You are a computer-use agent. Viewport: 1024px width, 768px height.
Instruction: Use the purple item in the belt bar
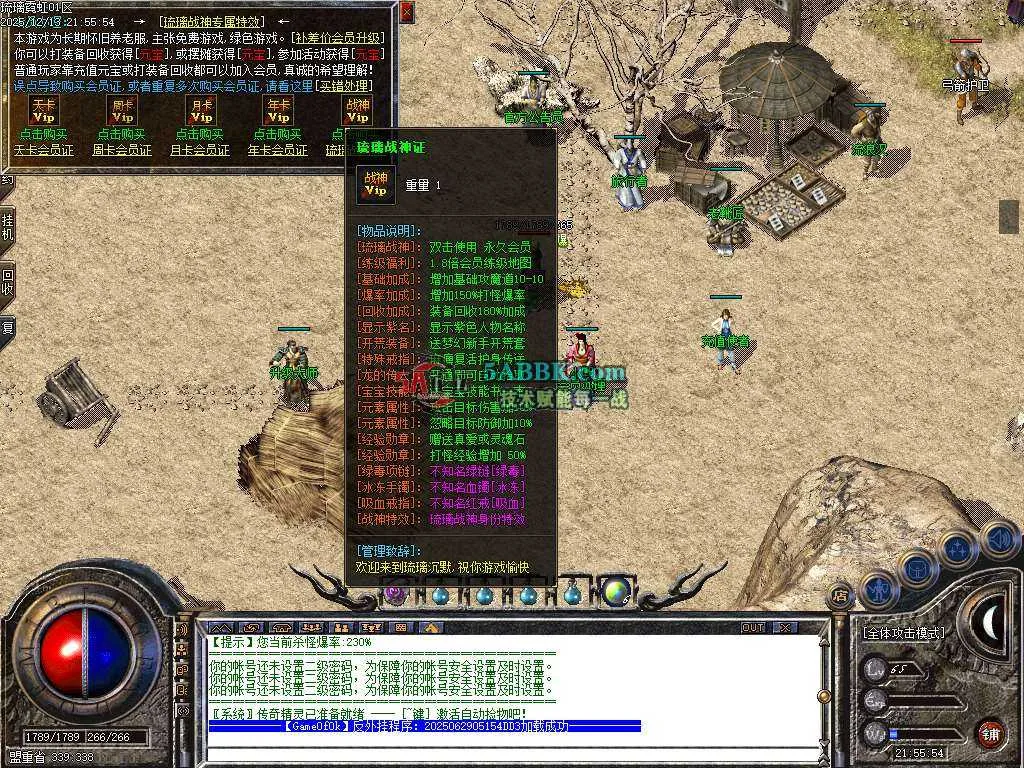click(397, 593)
